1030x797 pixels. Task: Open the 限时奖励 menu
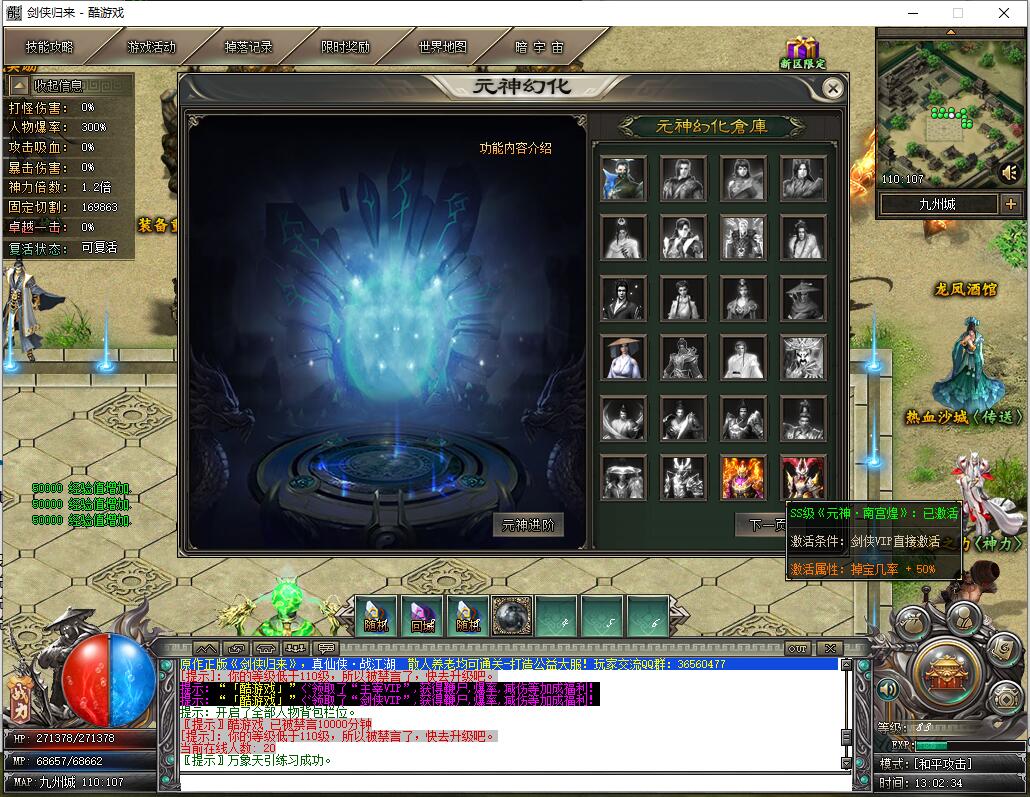pos(345,47)
